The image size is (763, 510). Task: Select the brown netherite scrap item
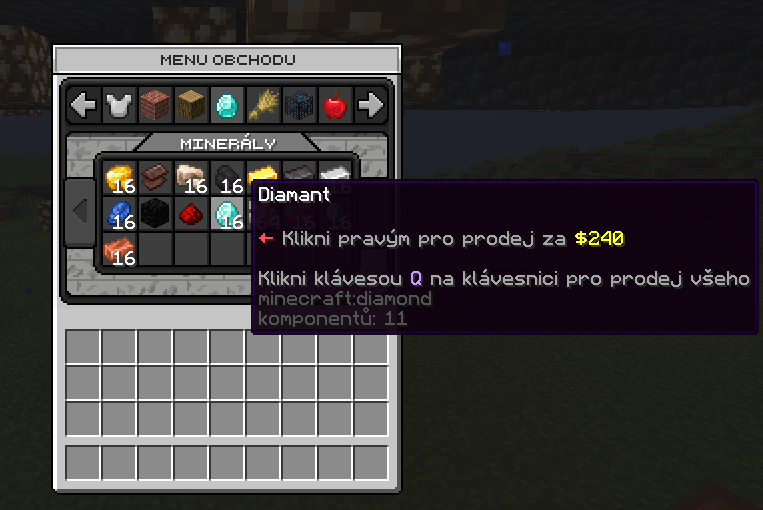[x=155, y=178]
